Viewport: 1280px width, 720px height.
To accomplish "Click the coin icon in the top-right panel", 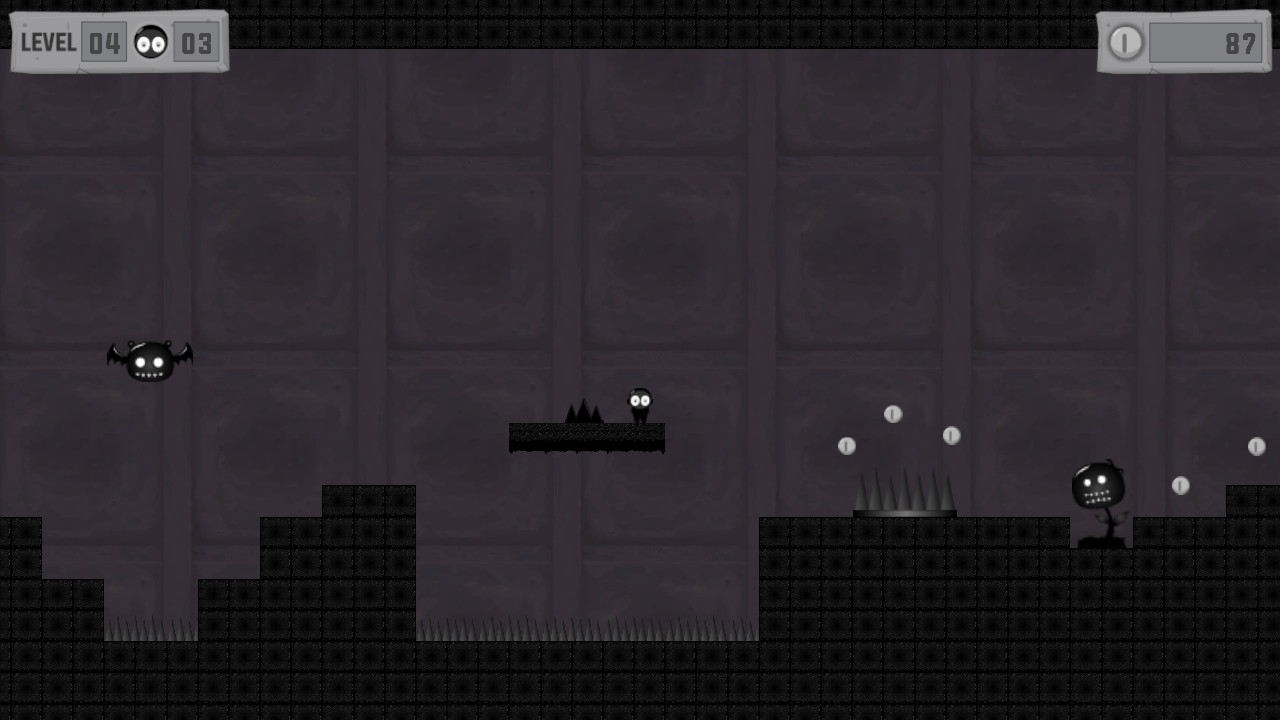I will [1126, 43].
